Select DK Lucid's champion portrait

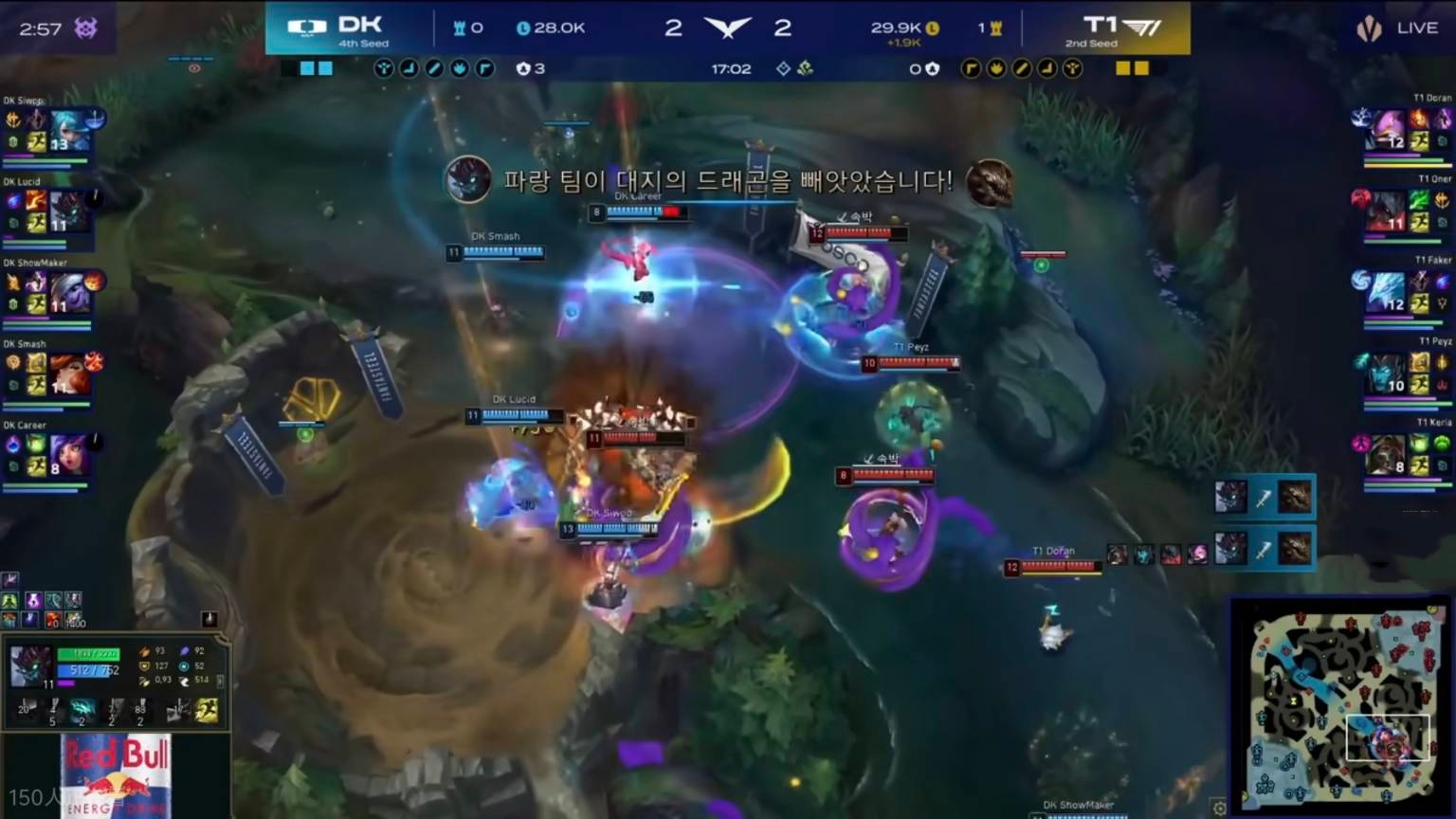coord(68,211)
